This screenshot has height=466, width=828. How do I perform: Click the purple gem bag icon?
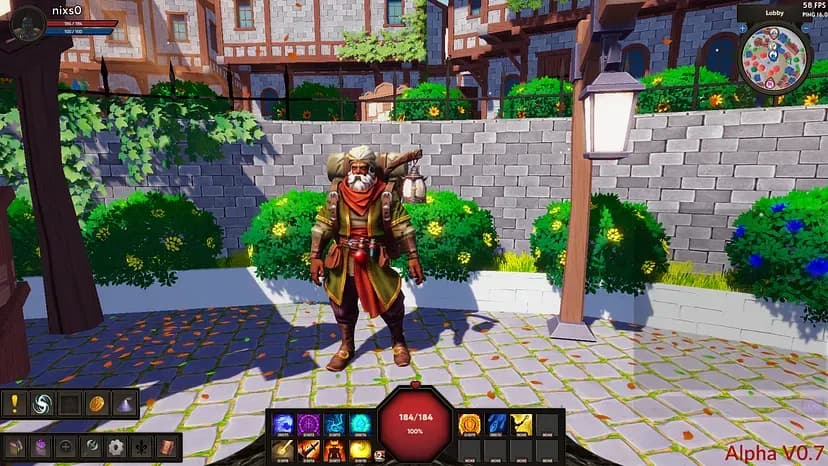[41, 447]
